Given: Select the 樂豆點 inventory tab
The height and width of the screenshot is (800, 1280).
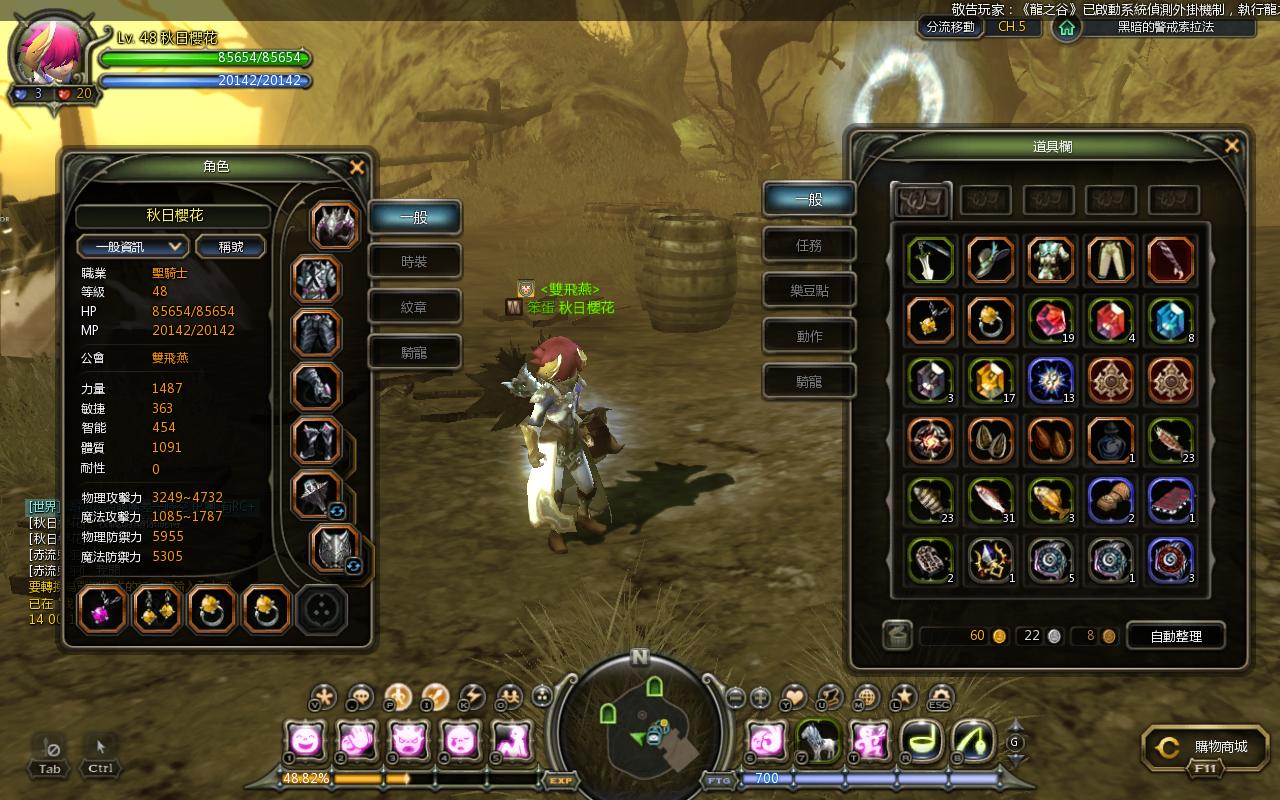Looking at the screenshot, I should coord(809,291).
